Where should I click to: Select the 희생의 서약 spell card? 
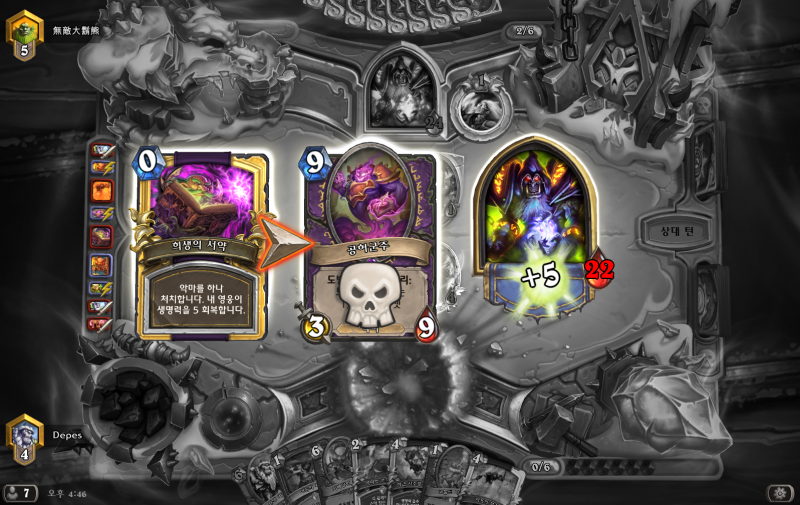click(204, 247)
